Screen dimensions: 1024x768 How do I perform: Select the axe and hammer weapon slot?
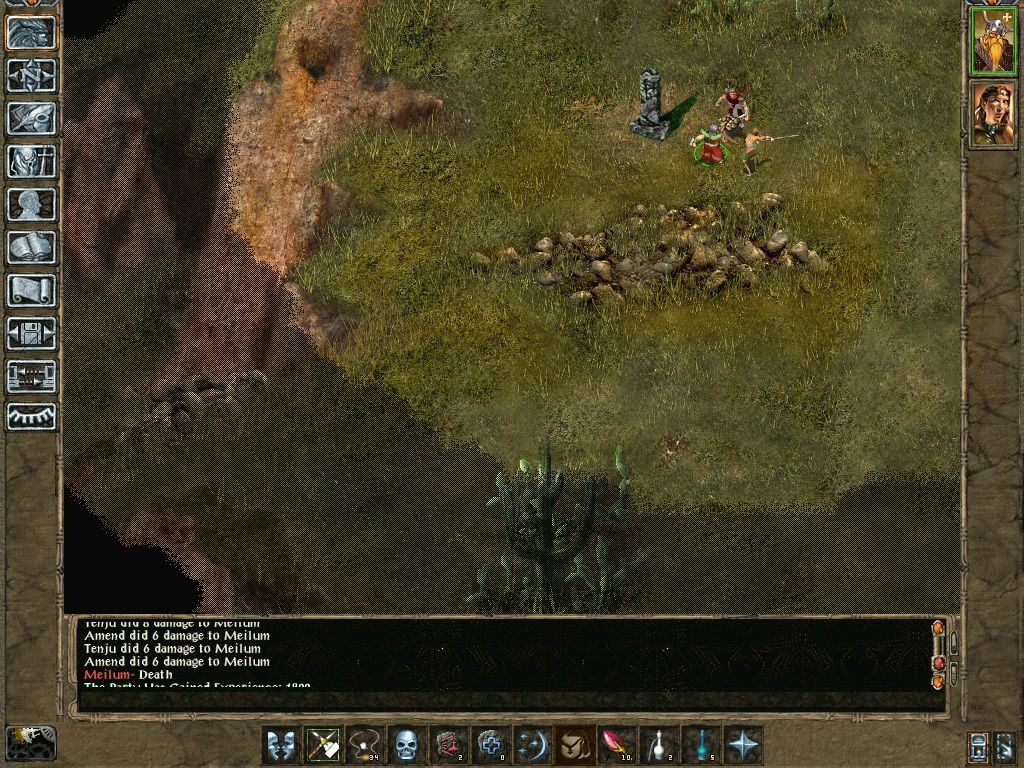tap(323, 745)
